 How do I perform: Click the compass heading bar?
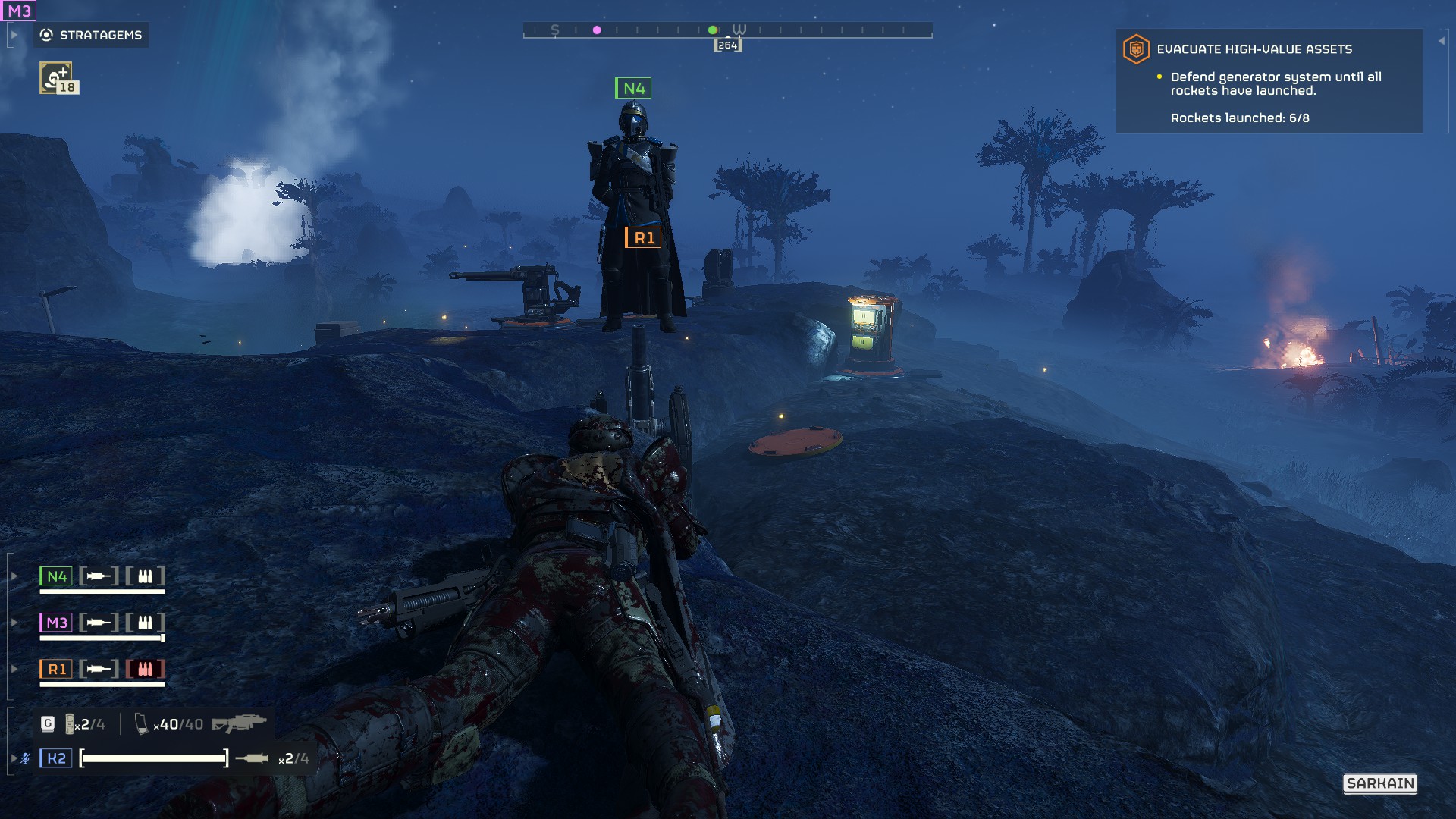coord(727,30)
